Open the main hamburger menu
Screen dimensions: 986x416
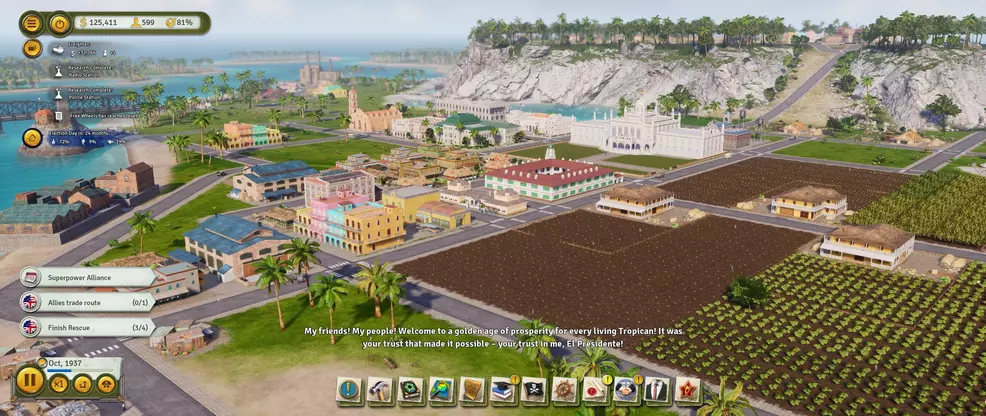coord(32,23)
